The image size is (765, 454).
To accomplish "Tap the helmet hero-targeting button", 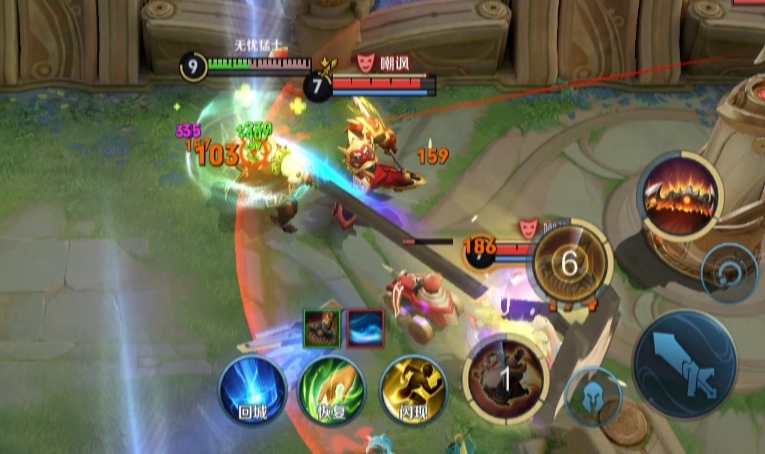I will coord(594,395).
